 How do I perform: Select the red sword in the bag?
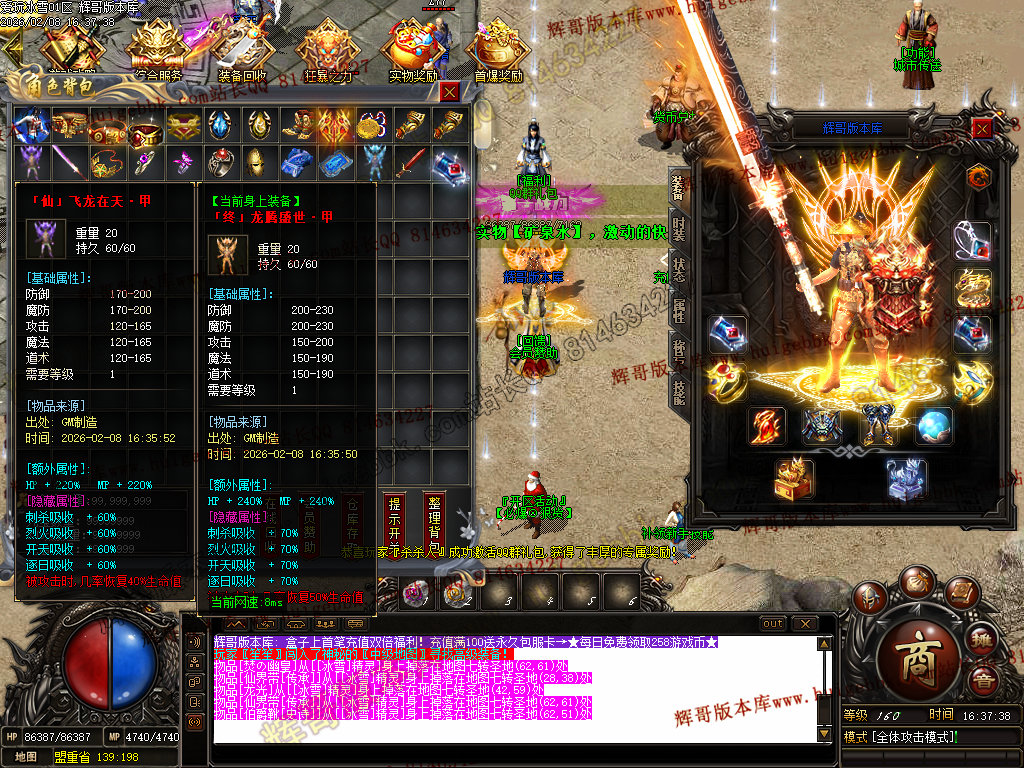pyautogui.click(x=410, y=160)
